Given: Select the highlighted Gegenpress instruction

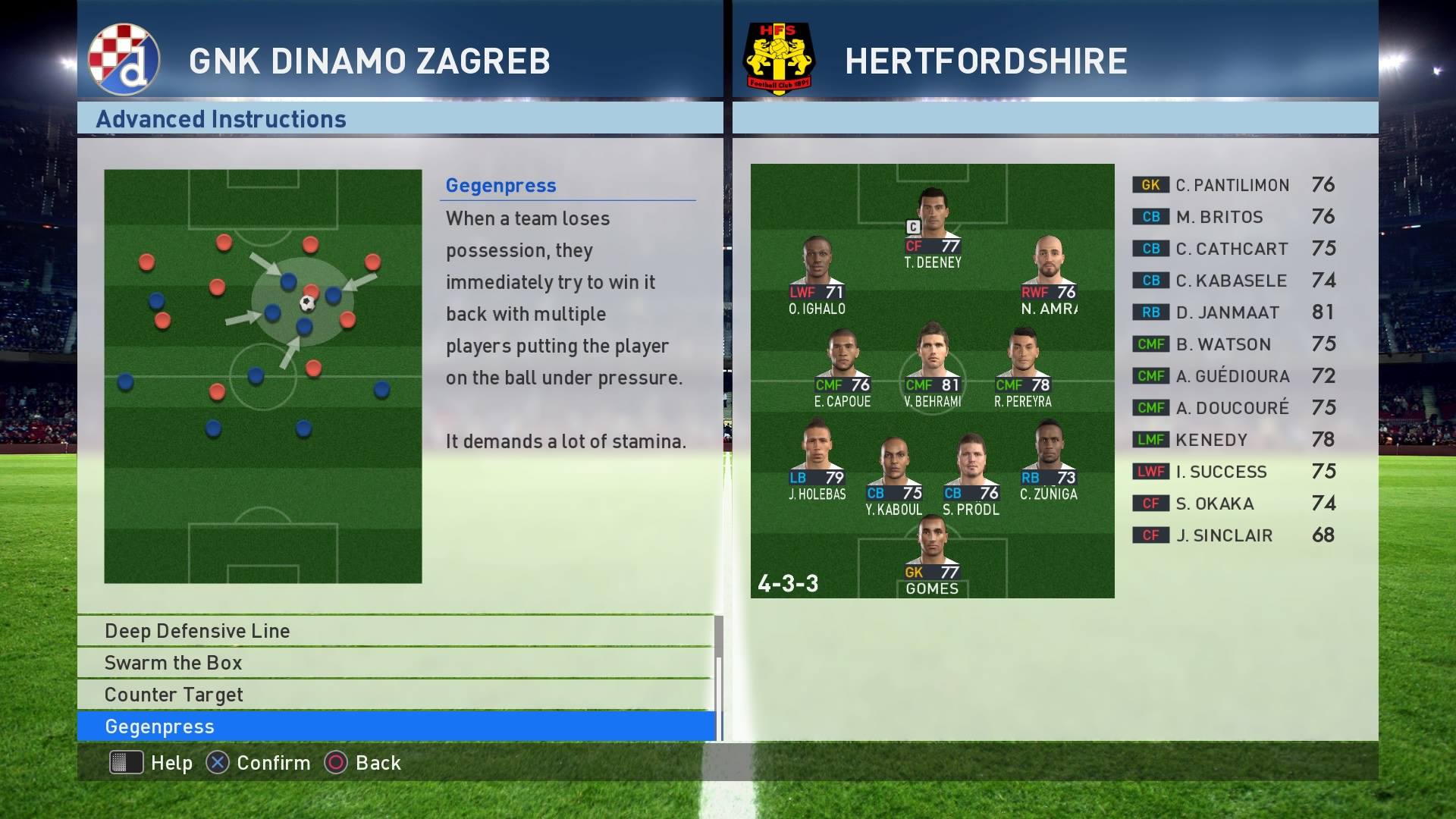Looking at the screenshot, I should [x=396, y=726].
